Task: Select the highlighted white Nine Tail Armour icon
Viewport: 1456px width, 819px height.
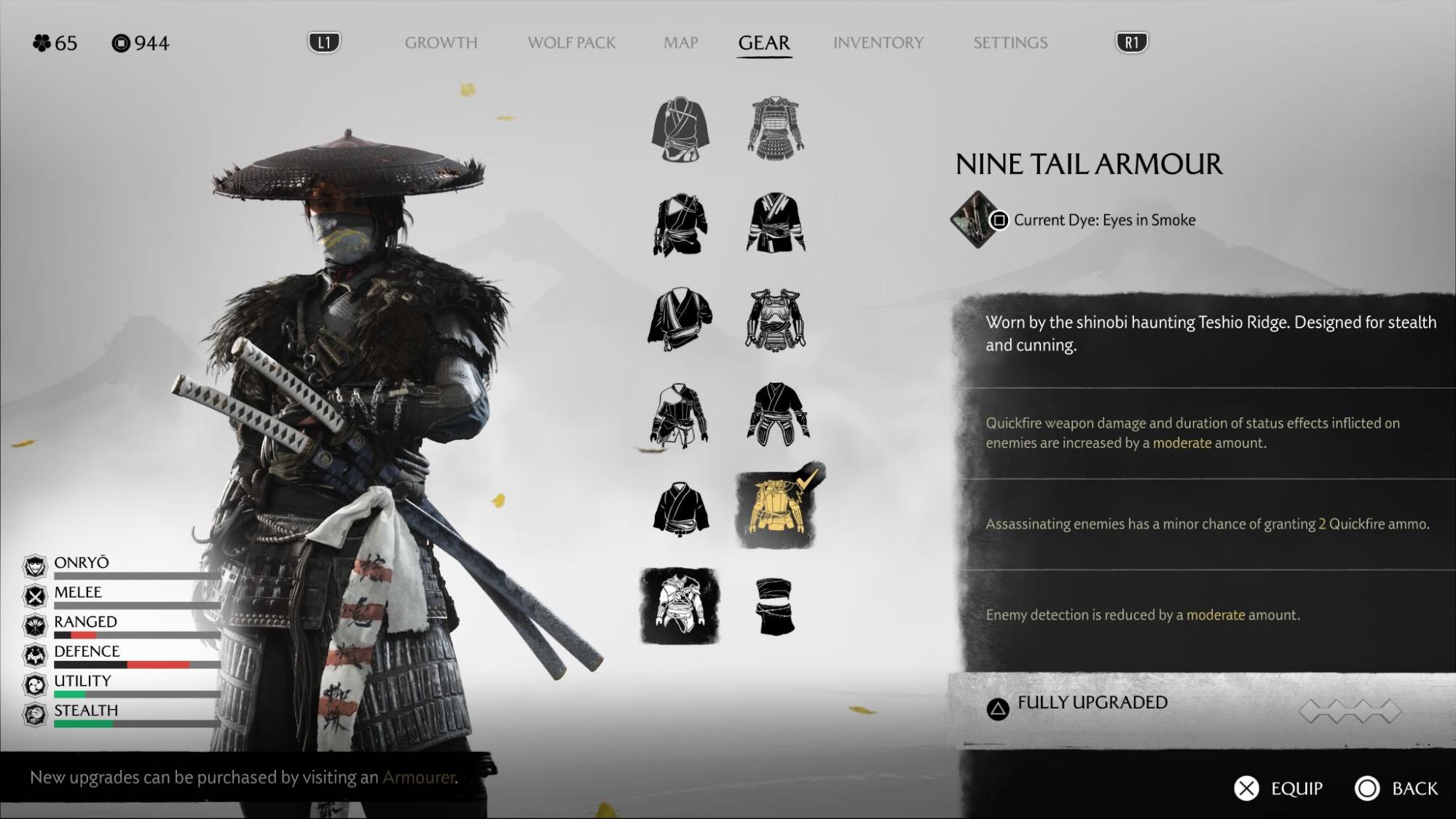Action: (x=680, y=606)
